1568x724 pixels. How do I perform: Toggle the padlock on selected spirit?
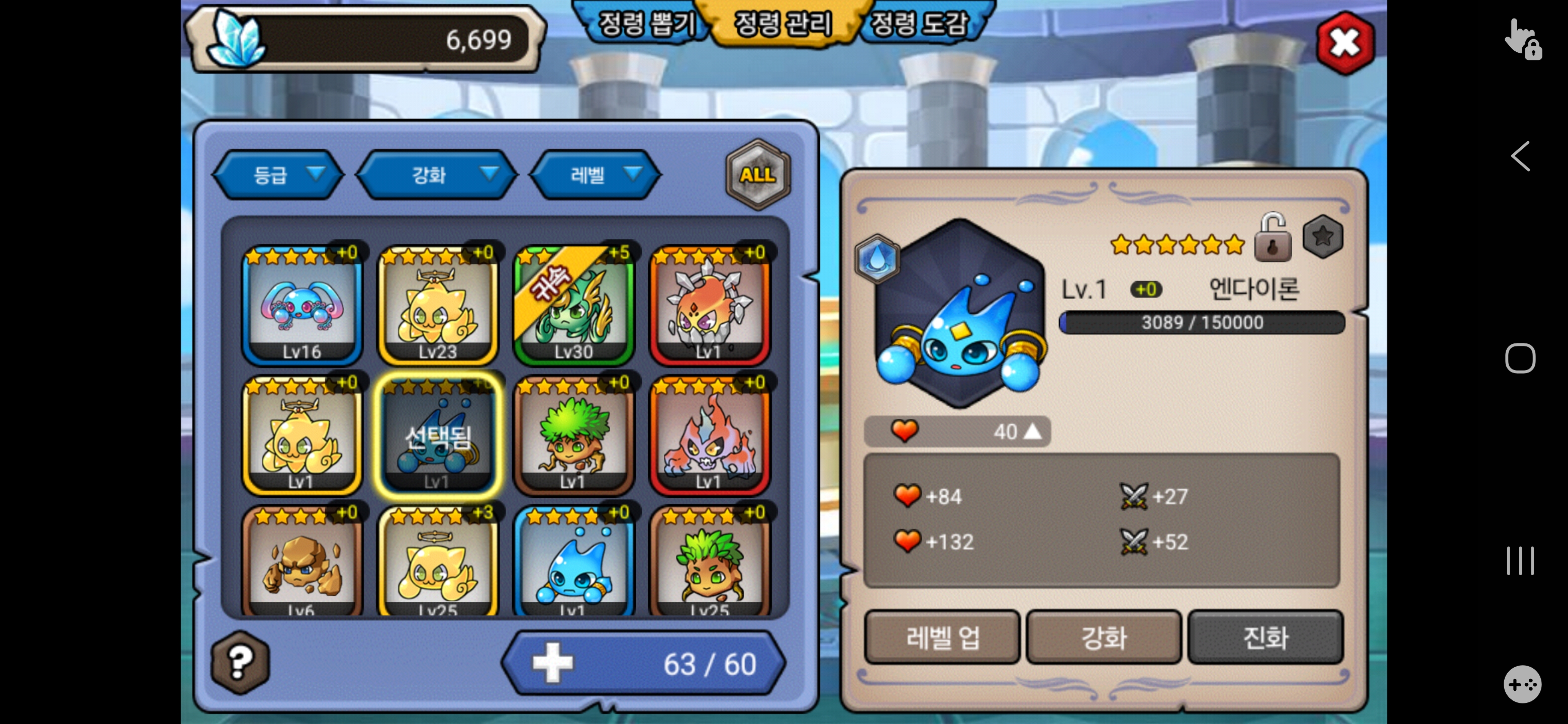point(1272,239)
